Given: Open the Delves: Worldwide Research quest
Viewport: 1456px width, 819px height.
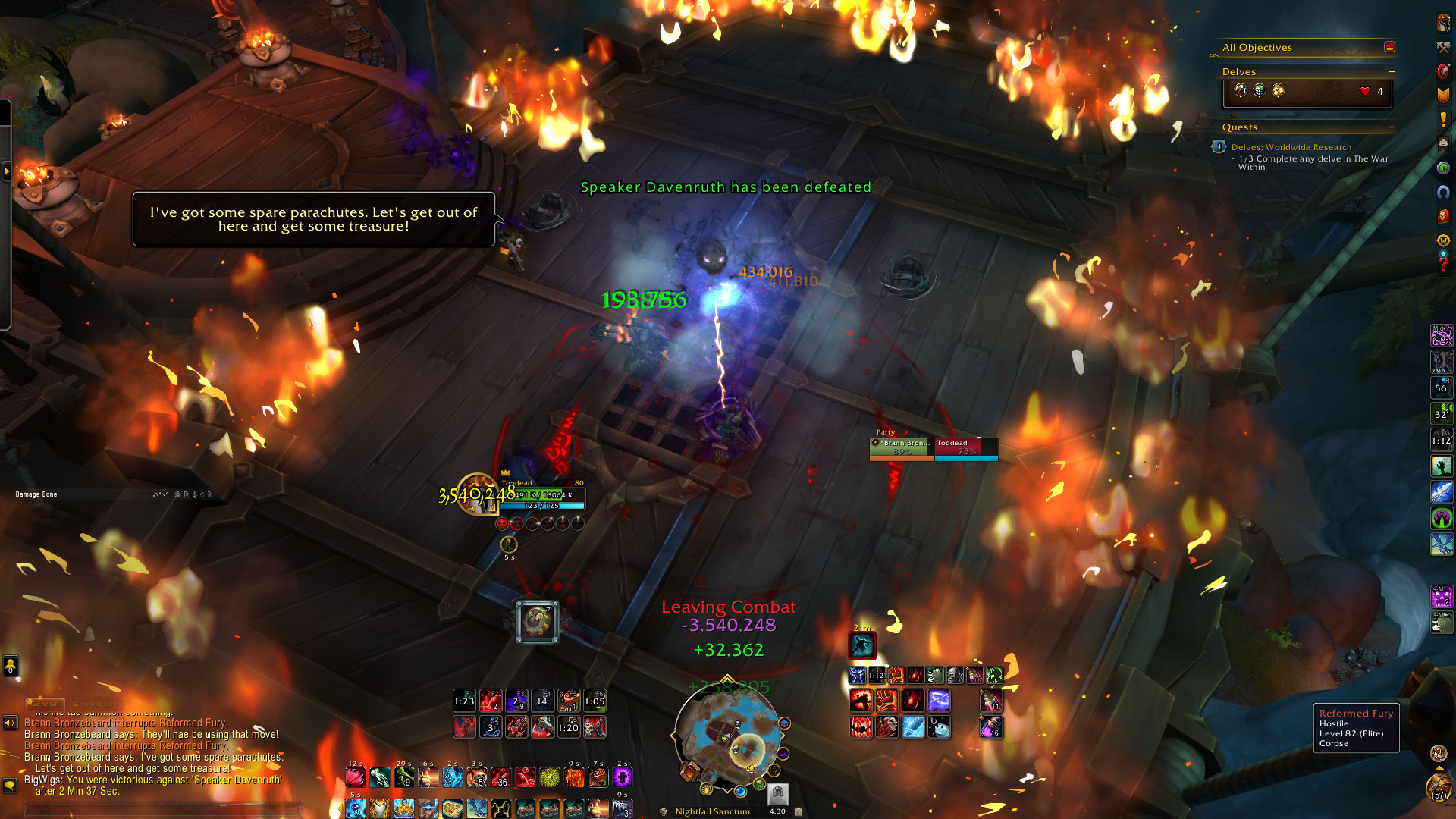Looking at the screenshot, I should click(1291, 147).
